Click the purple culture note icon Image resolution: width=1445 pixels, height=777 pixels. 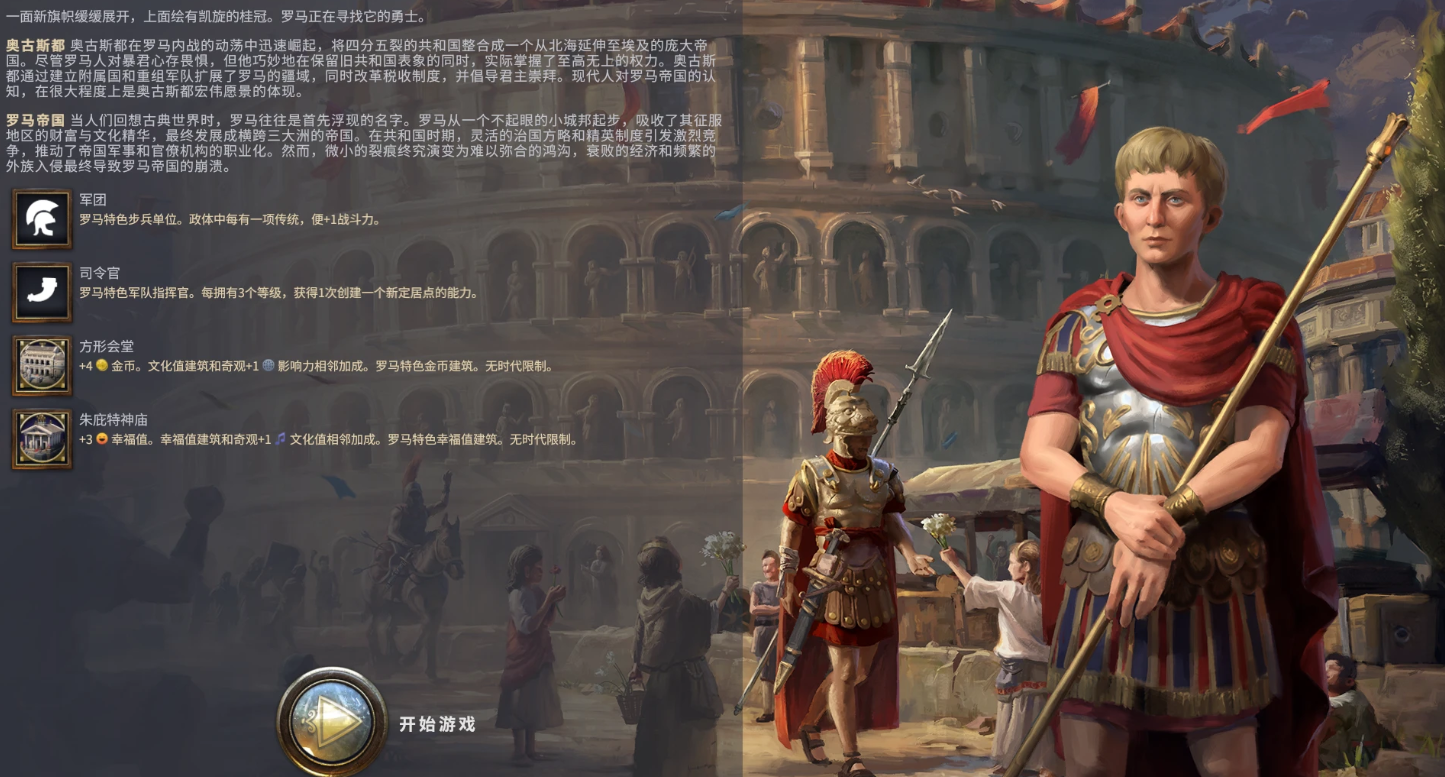click(x=281, y=439)
